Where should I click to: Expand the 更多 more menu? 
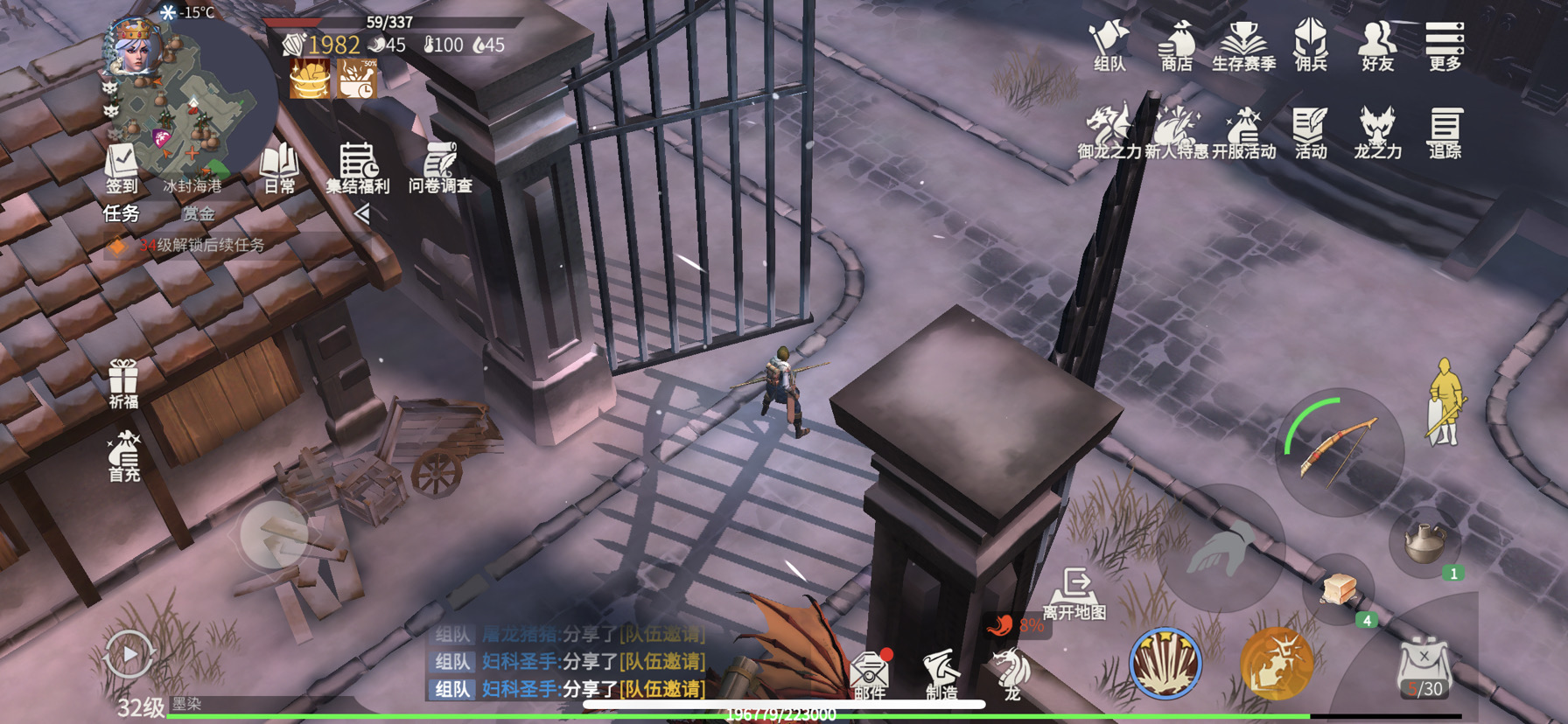tap(1445, 45)
